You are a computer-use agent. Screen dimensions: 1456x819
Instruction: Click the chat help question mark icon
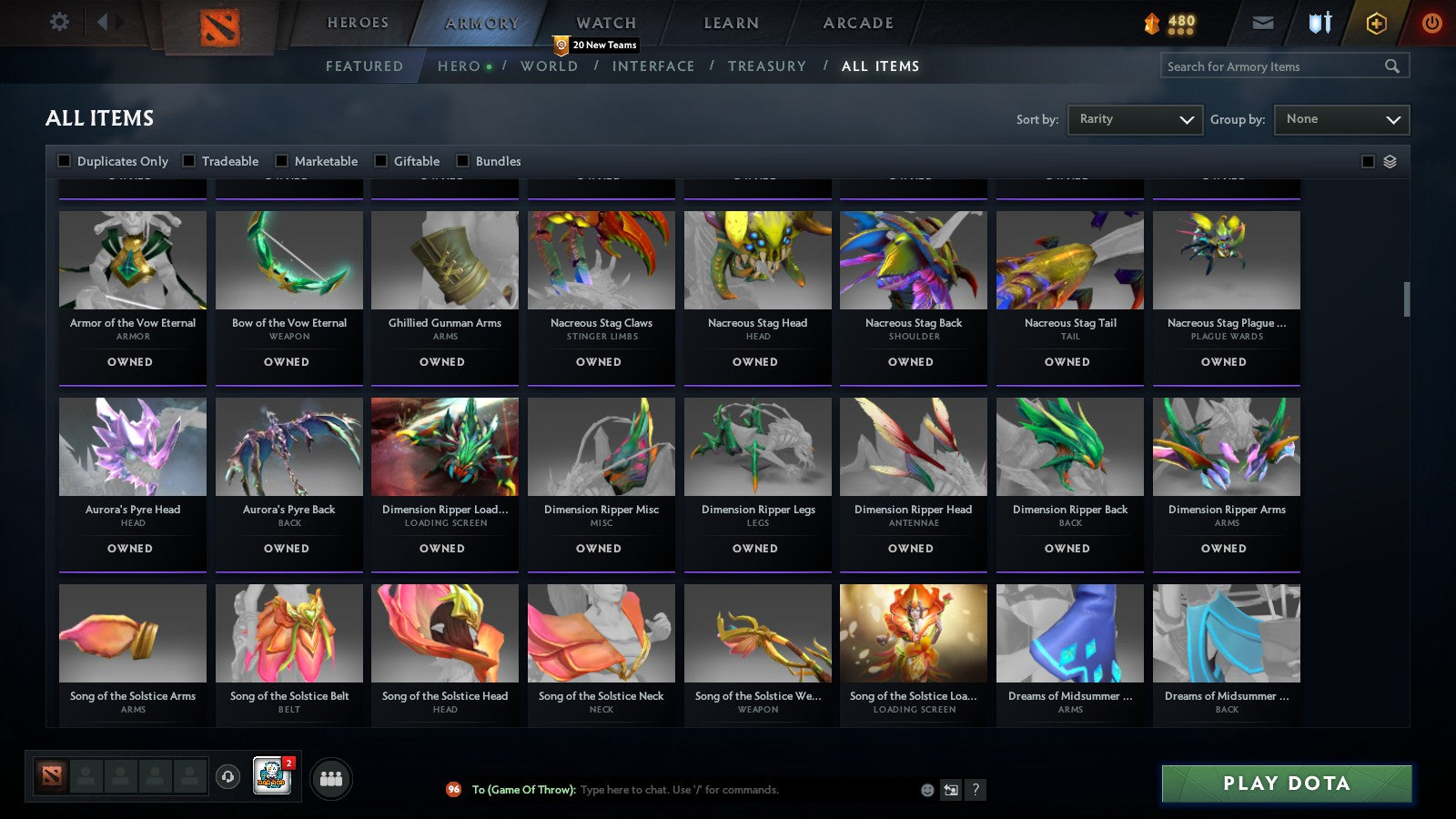976,790
